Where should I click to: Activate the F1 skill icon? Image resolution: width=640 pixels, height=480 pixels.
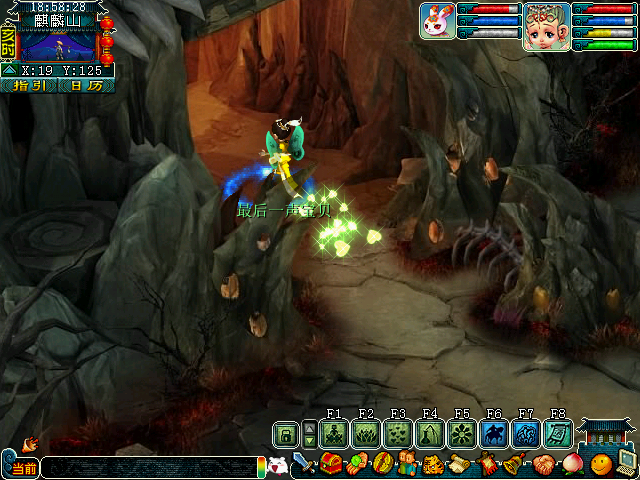pos(334,434)
